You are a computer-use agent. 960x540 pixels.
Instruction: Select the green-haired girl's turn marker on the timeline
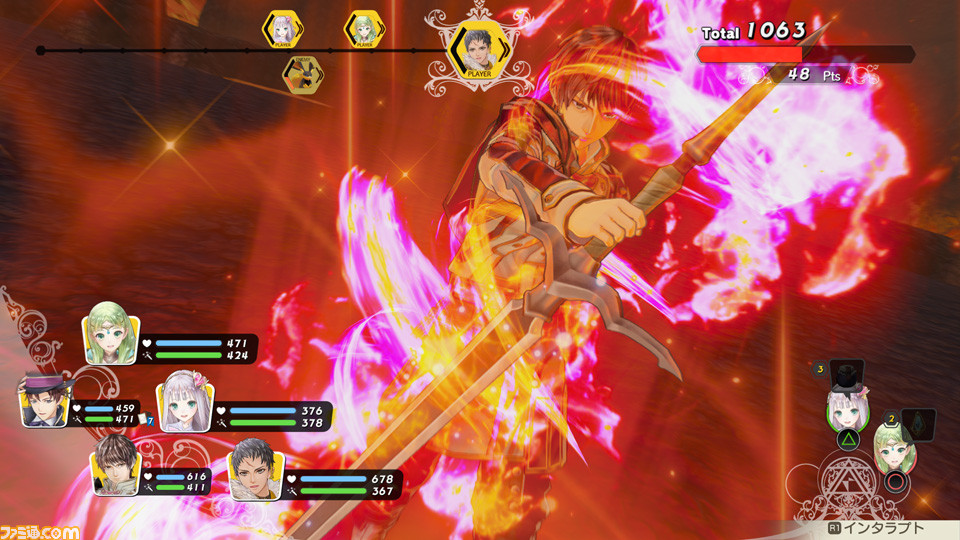(363, 31)
